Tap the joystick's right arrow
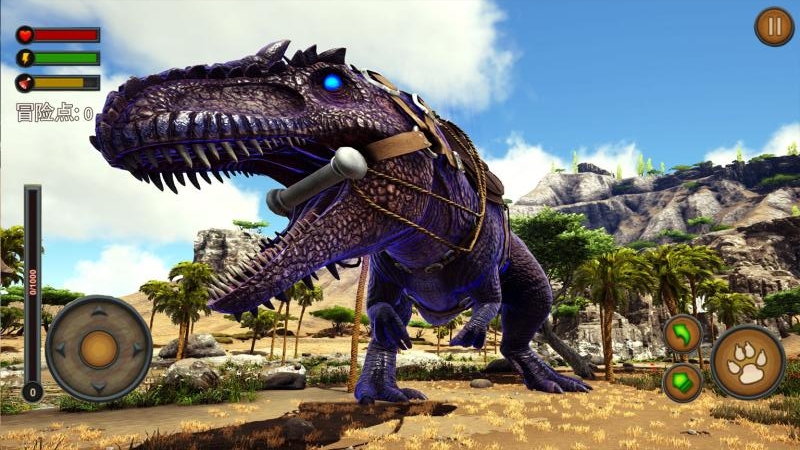800x450 pixels. pyautogui.click(x=138, y=349)
